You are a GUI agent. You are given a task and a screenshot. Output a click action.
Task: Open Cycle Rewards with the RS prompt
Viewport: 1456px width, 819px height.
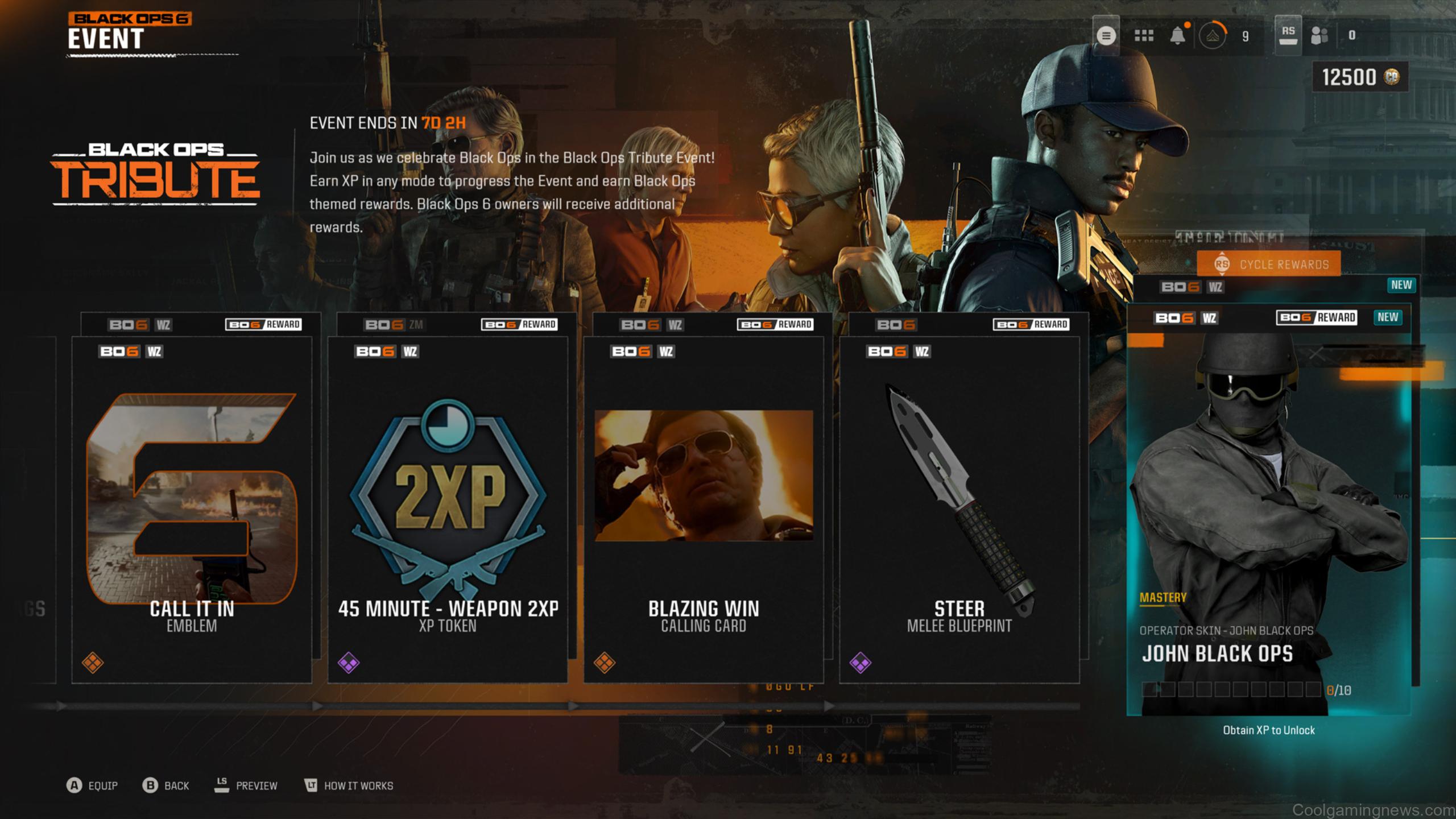pyautogui.click(x=1223, y=264)
